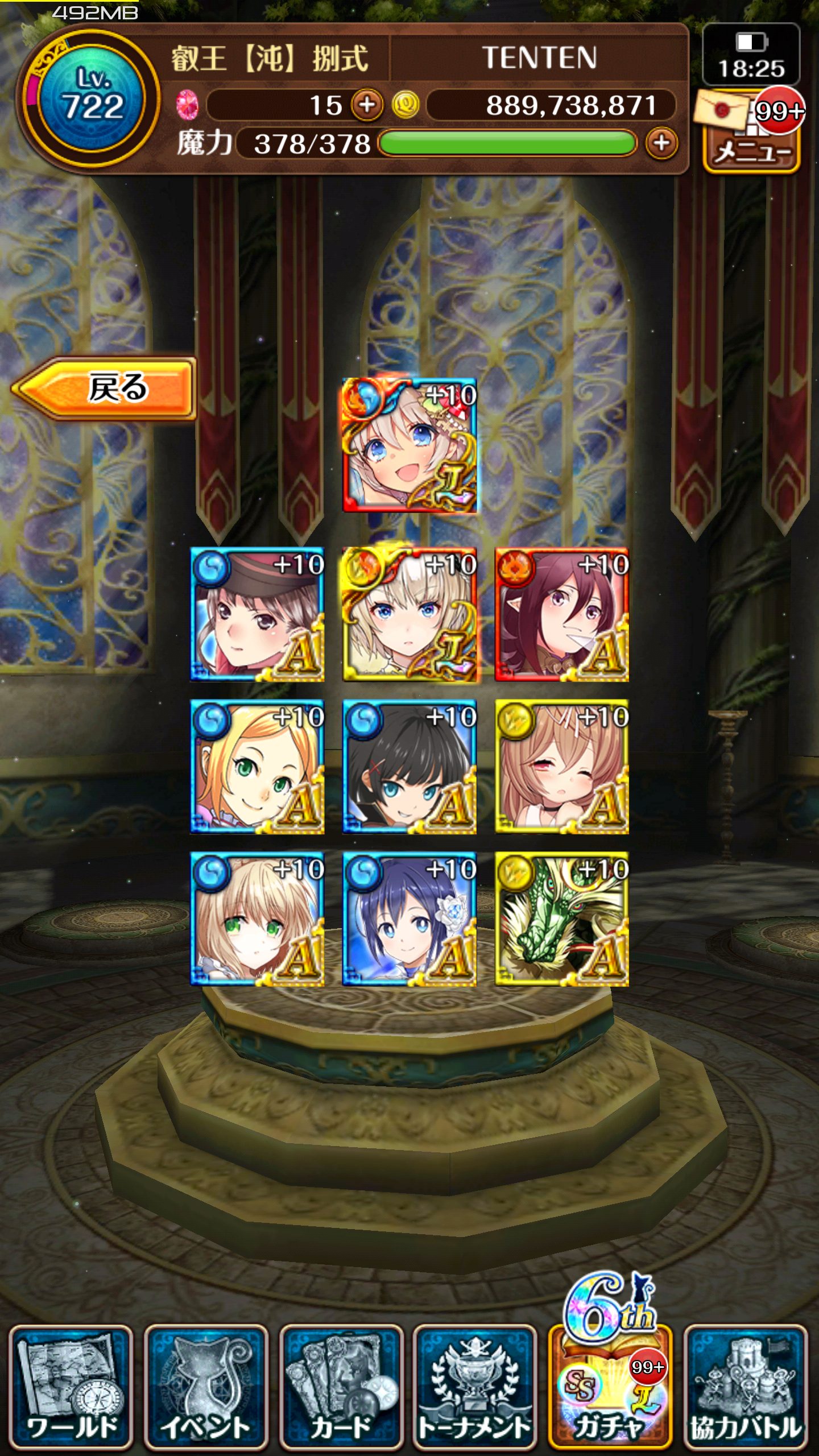Restore 魔力 using its plus button
Image resolution: width=819 pixels, height=1456 pixels.
click(x=661, y=143)
